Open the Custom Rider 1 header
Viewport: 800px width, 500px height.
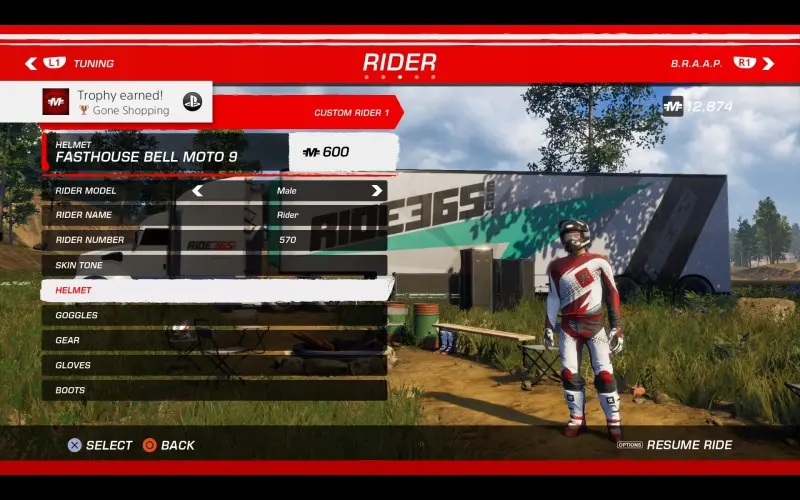pos(350,112)
